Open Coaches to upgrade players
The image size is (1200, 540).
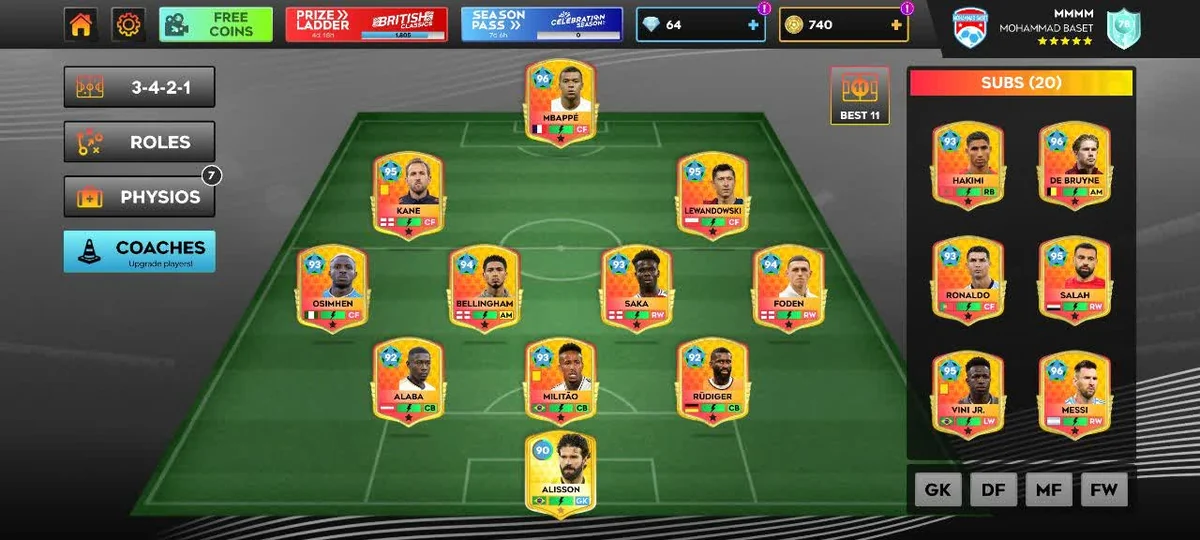click(x=139, y=252)
